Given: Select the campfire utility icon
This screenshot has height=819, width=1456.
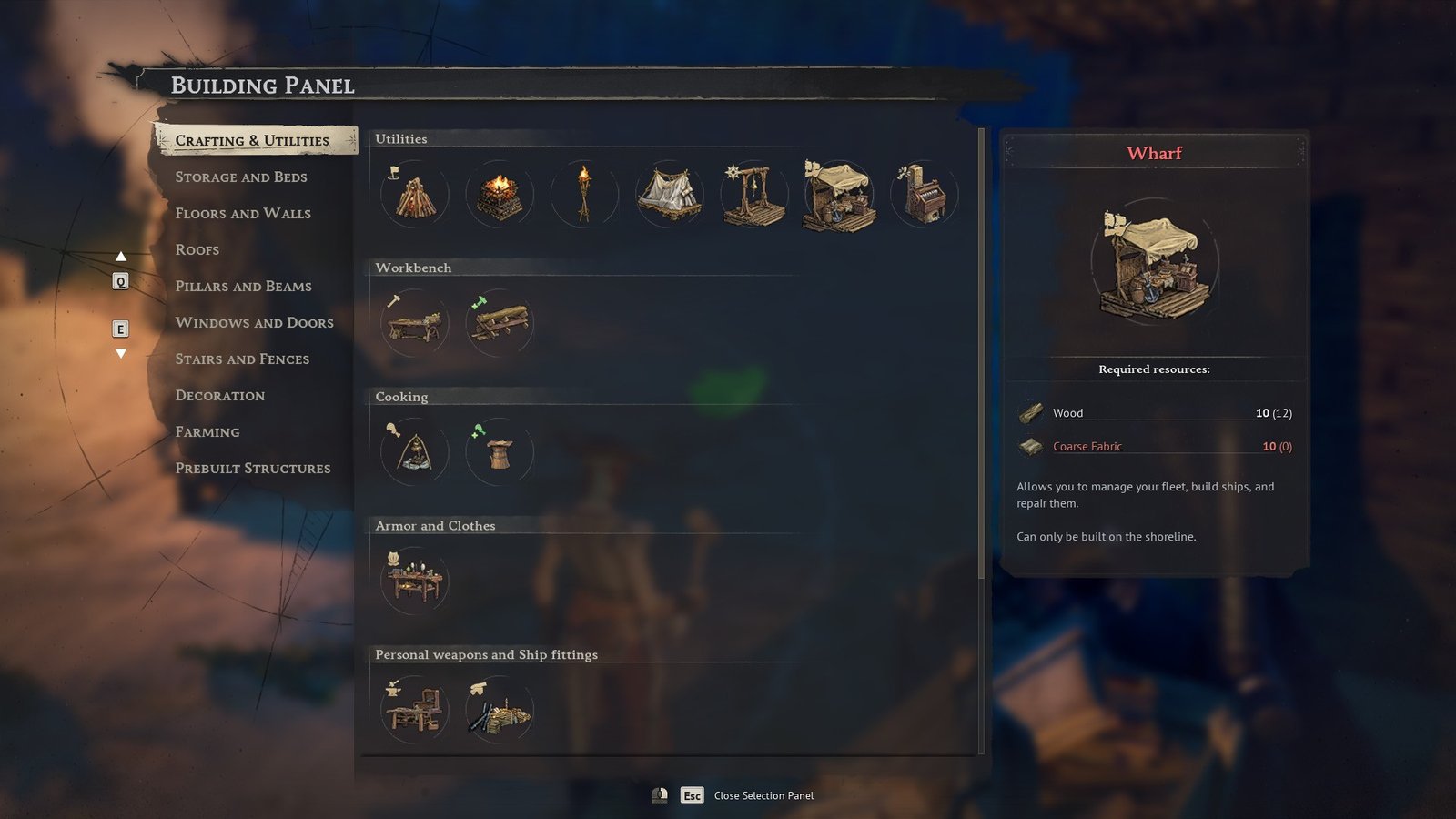Looking at the screenshot, I should point(414,194).
